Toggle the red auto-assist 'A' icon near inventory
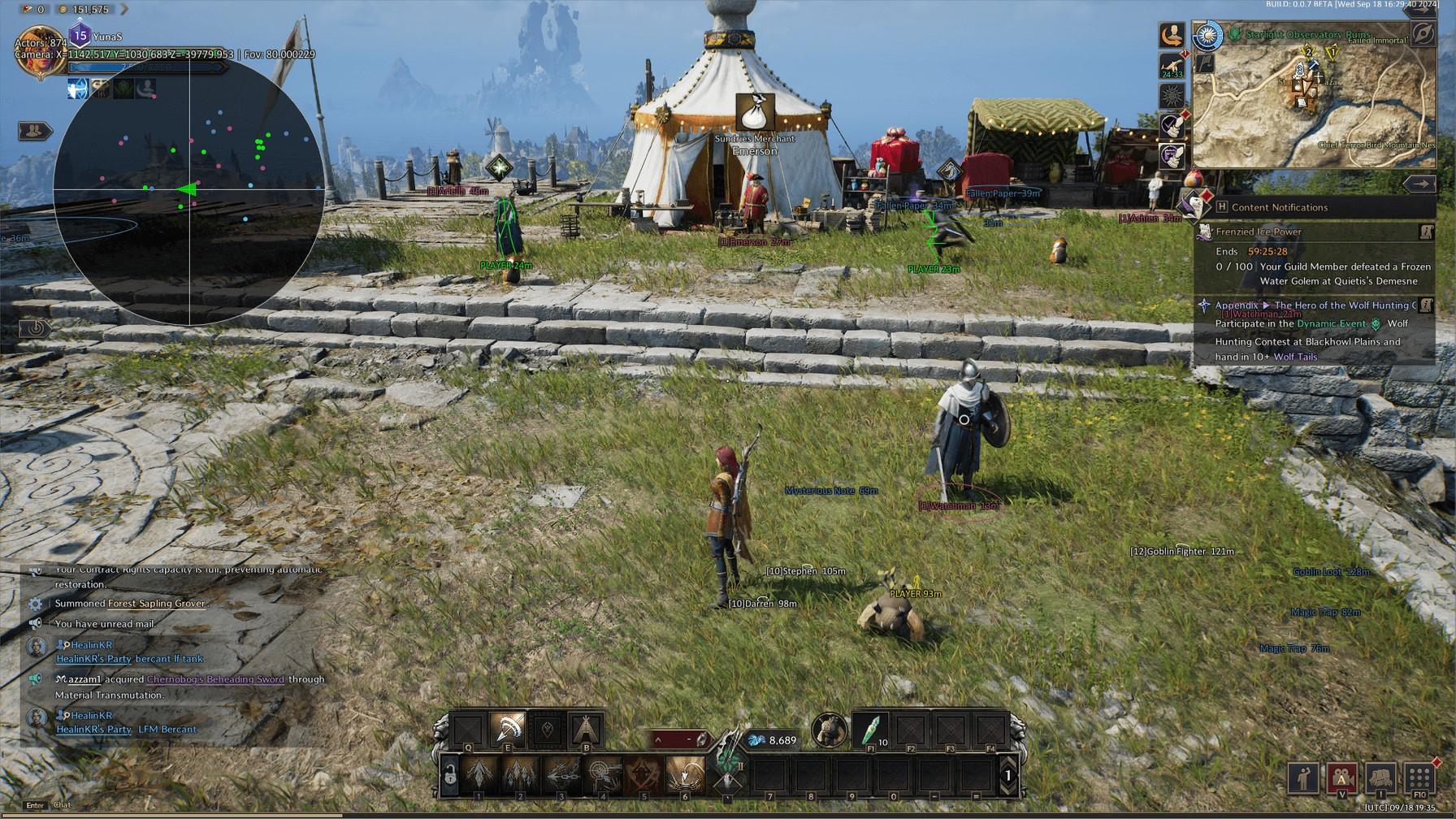 [x=1341, y=778]
